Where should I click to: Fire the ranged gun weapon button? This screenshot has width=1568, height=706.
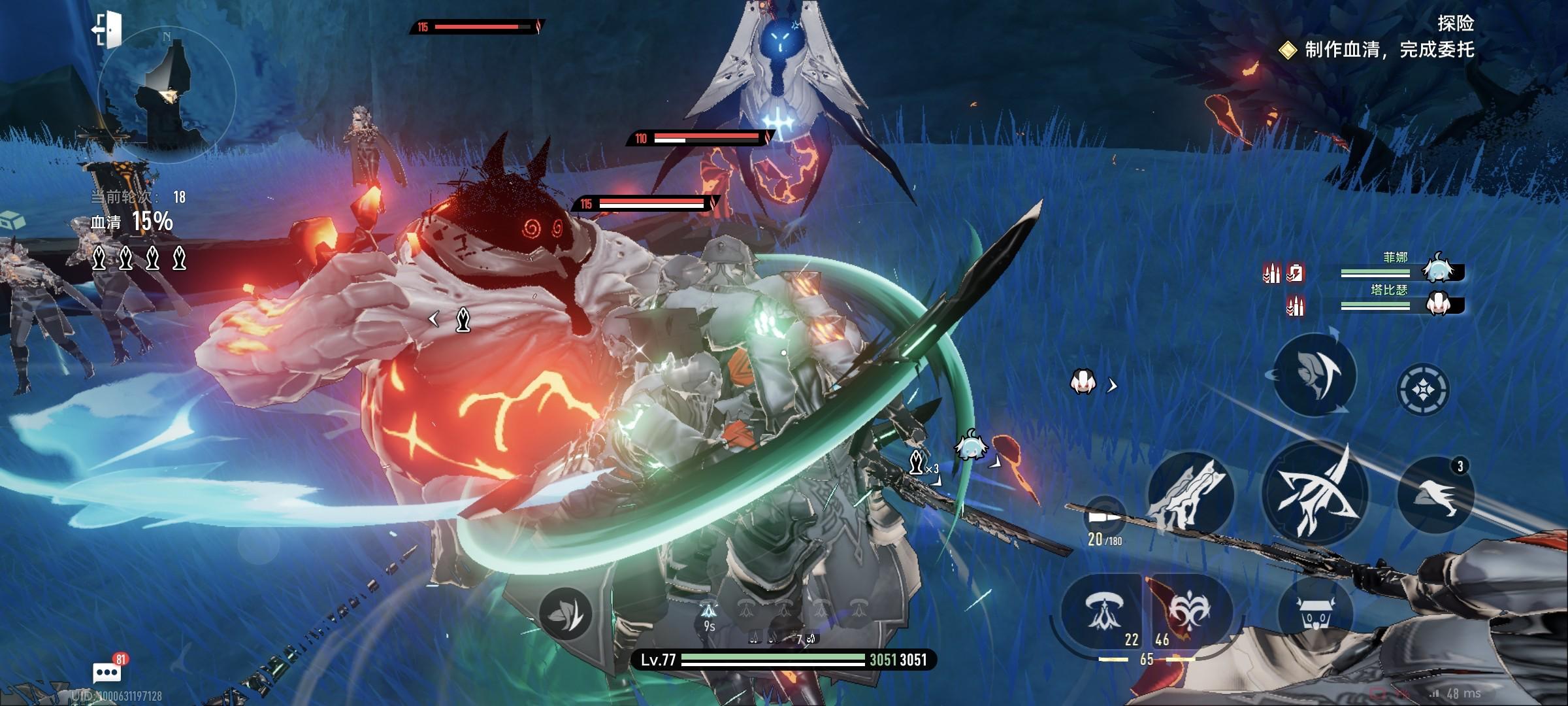(x=1190, y=495)
